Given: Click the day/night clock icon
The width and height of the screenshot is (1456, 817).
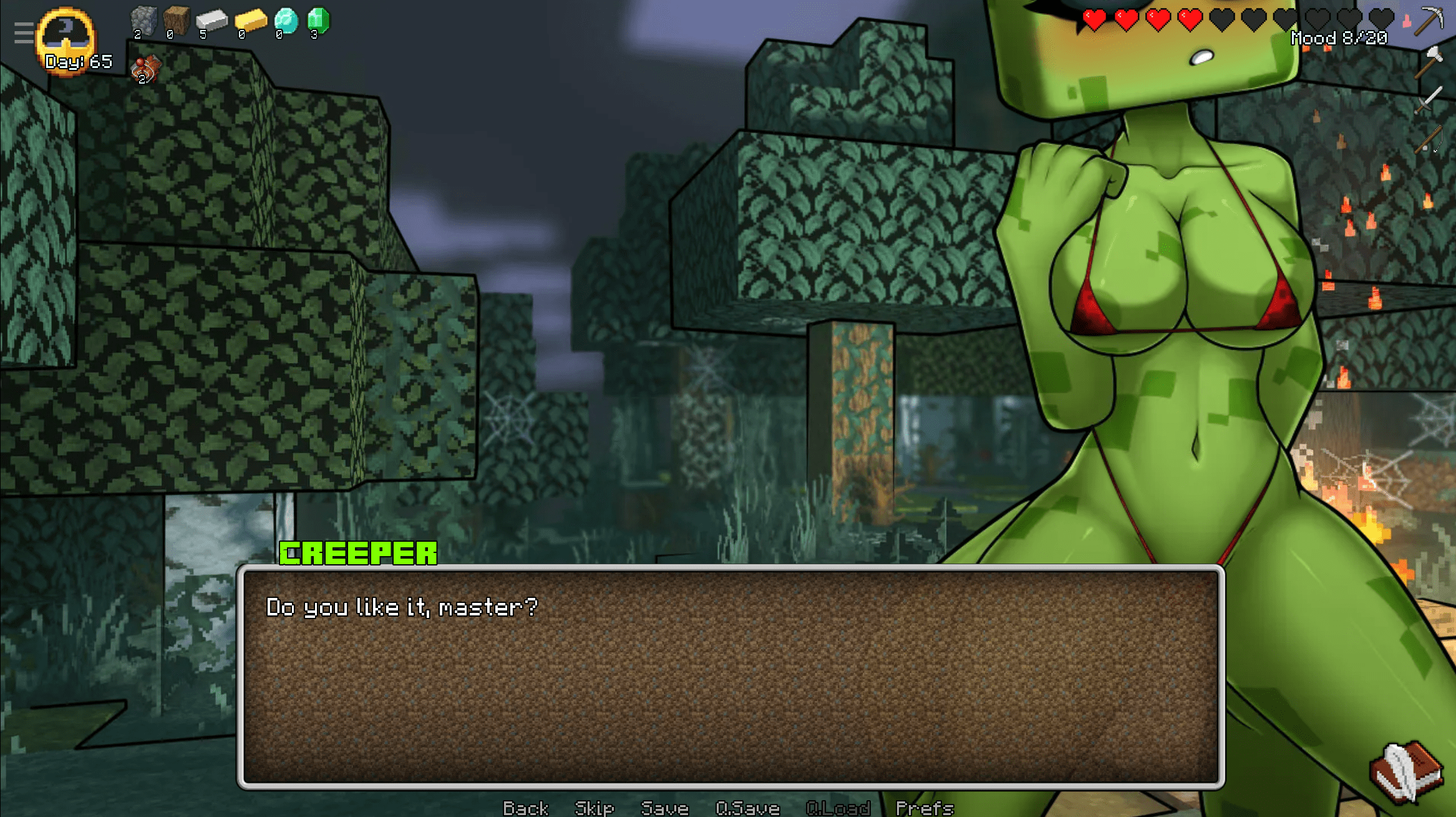Looking at the screenshot, I should 66,36.
